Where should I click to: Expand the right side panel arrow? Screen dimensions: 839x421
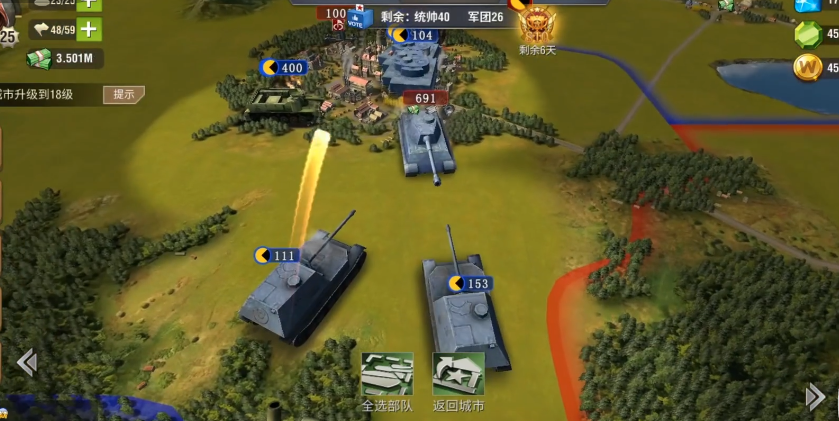(815, 397)
